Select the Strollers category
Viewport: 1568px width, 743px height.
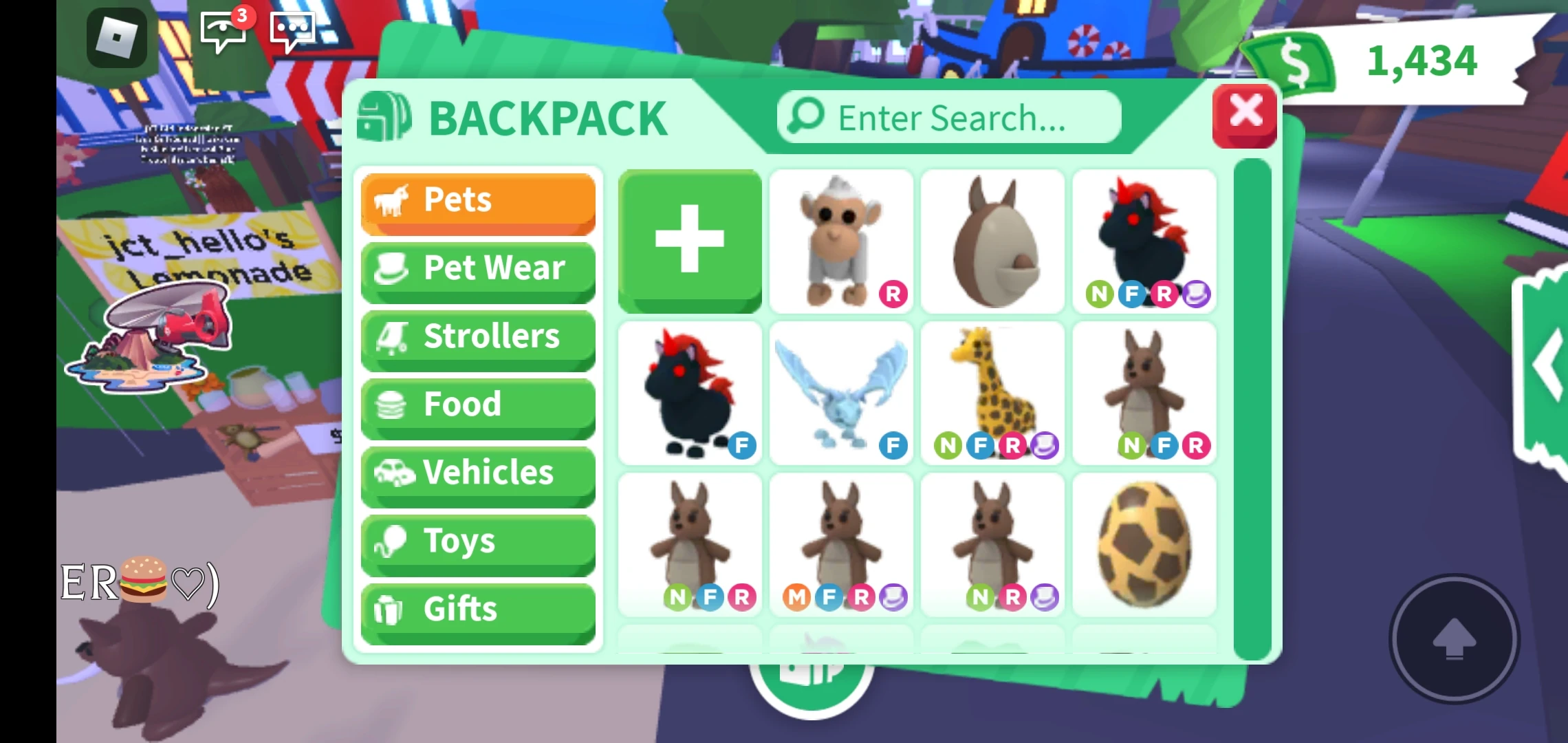coord(478,336)
